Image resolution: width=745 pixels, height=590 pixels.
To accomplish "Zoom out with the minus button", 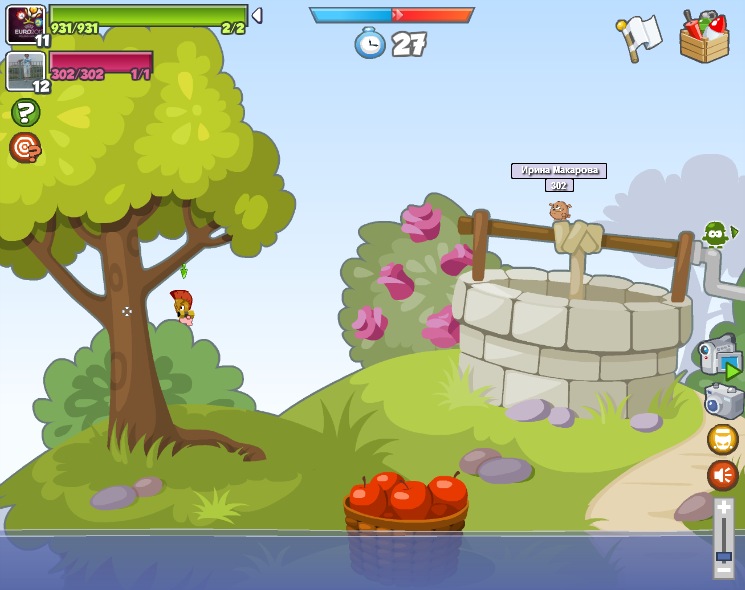I will (723, 572).
